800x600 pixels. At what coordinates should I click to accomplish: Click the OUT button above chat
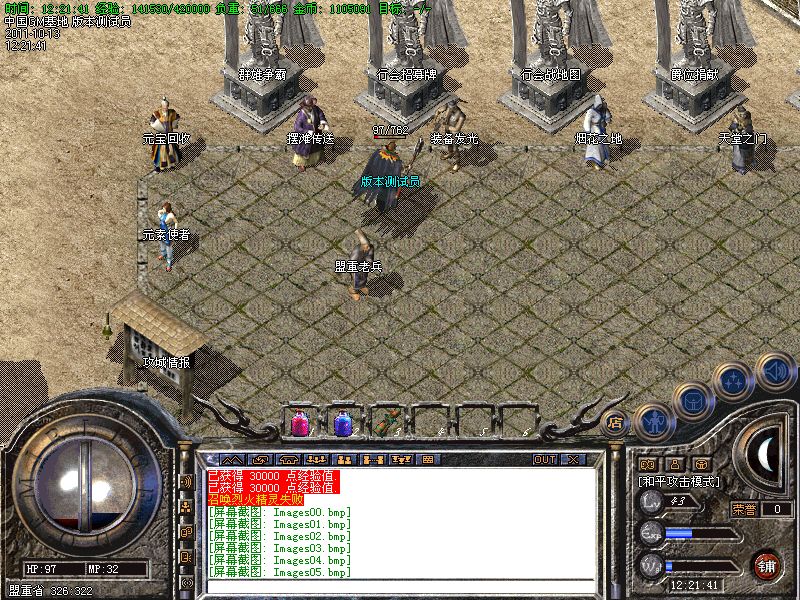[545, 460]
